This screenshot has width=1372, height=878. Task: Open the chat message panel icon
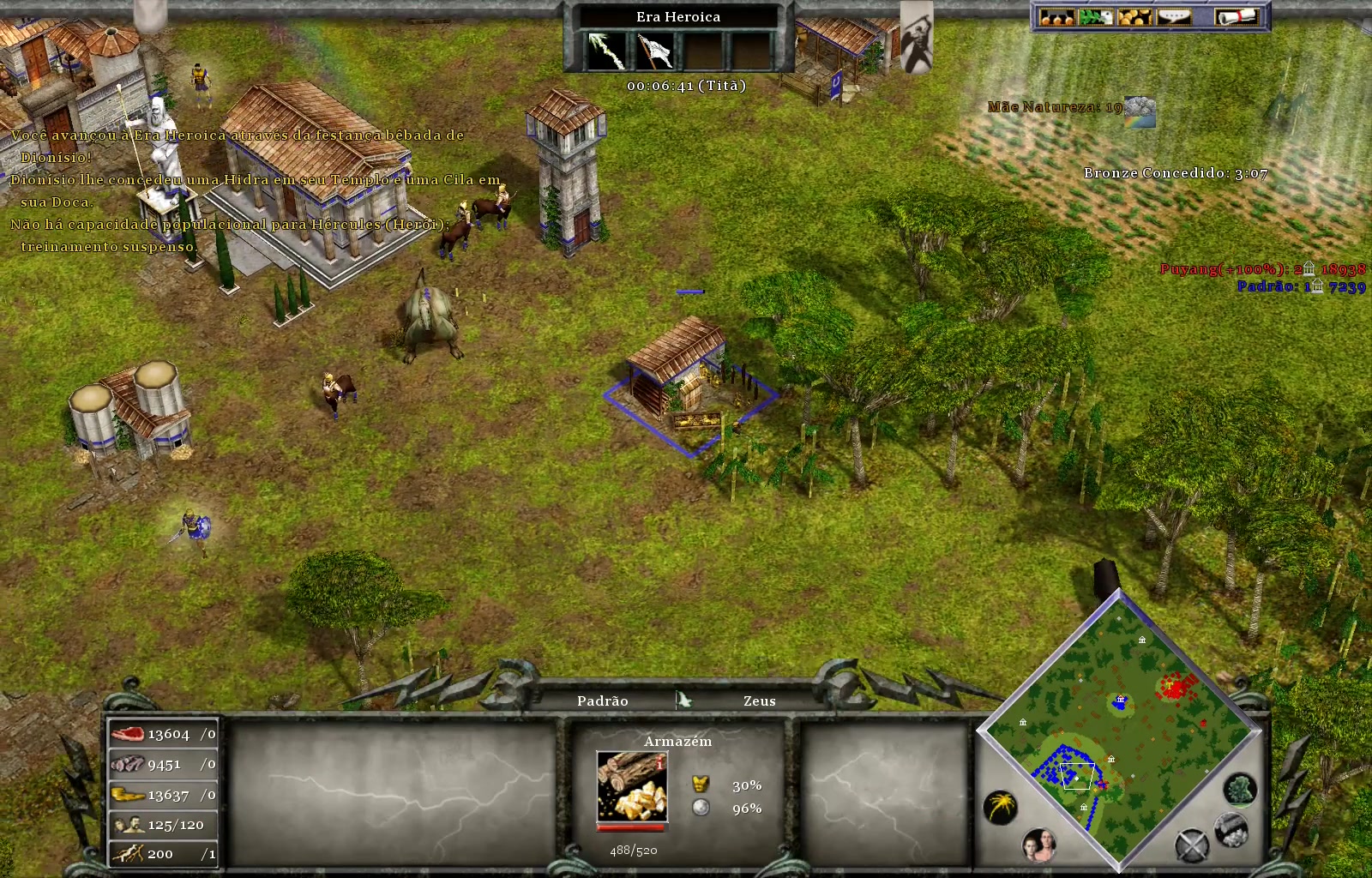[1174, 16]
